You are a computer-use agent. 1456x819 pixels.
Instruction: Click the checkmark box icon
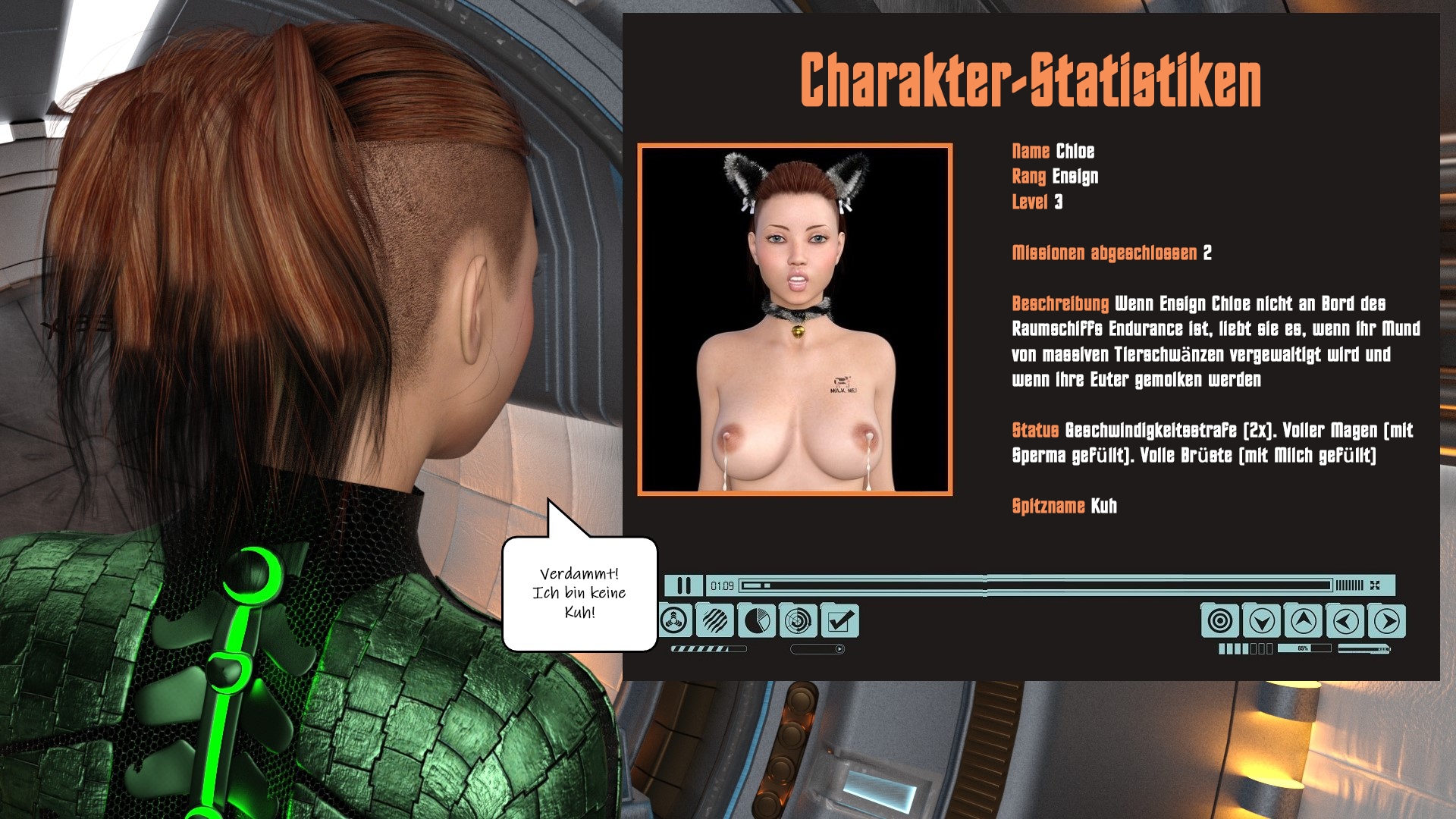click(839, 622)
